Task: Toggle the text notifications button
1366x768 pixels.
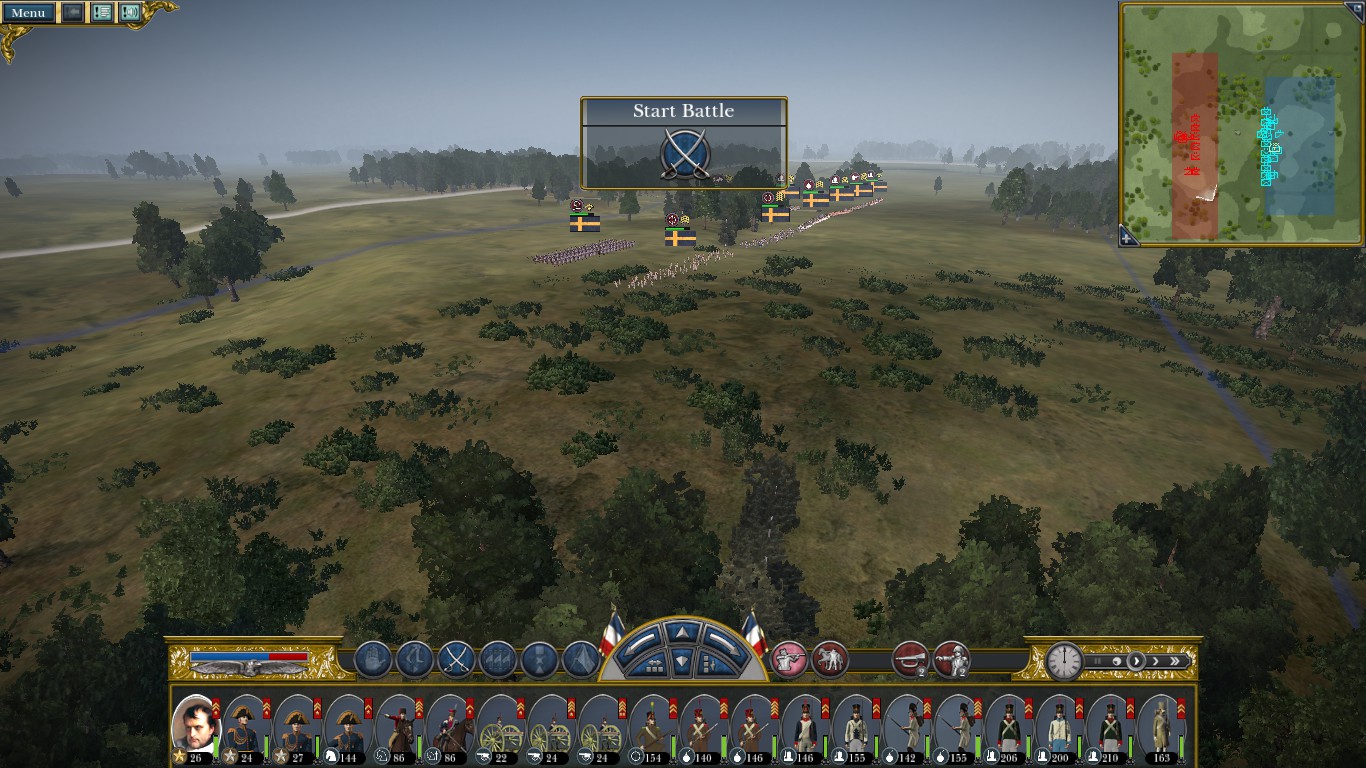Action: click(x=102, y=13)
